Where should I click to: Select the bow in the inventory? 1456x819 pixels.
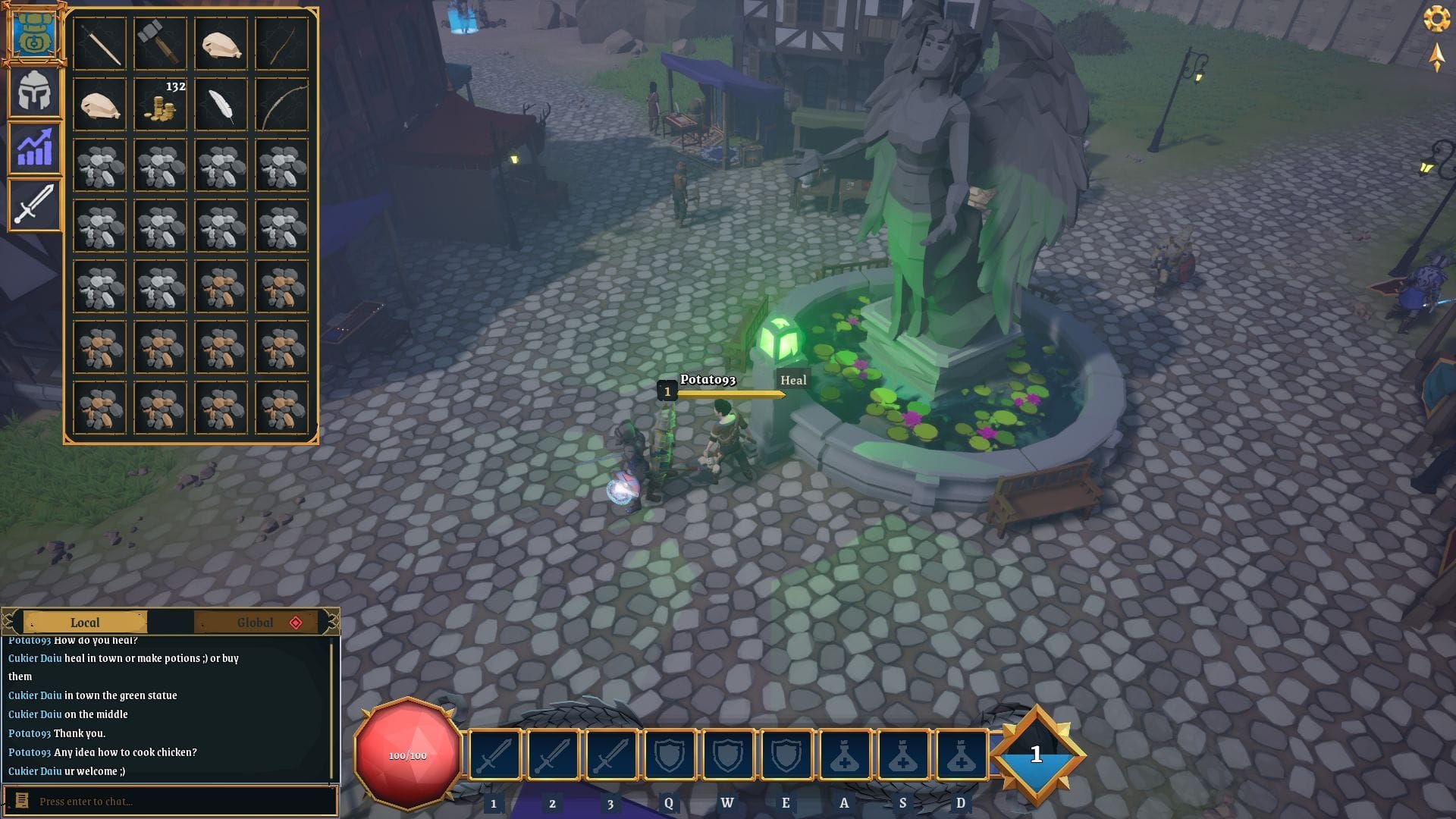pyautogui.click(x=281, y=105)
